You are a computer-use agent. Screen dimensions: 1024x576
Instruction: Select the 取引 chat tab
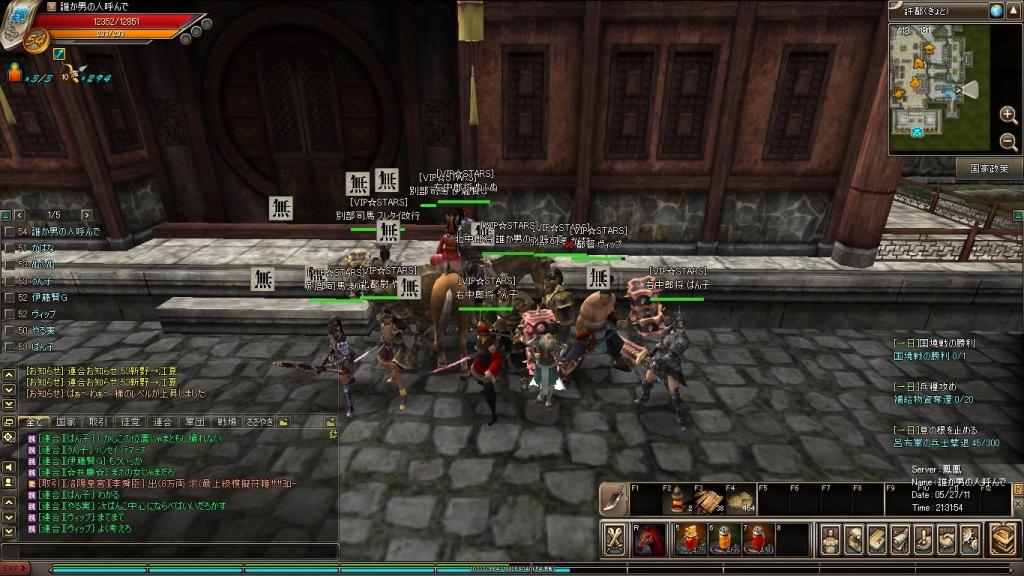click(x=98, y=422)
